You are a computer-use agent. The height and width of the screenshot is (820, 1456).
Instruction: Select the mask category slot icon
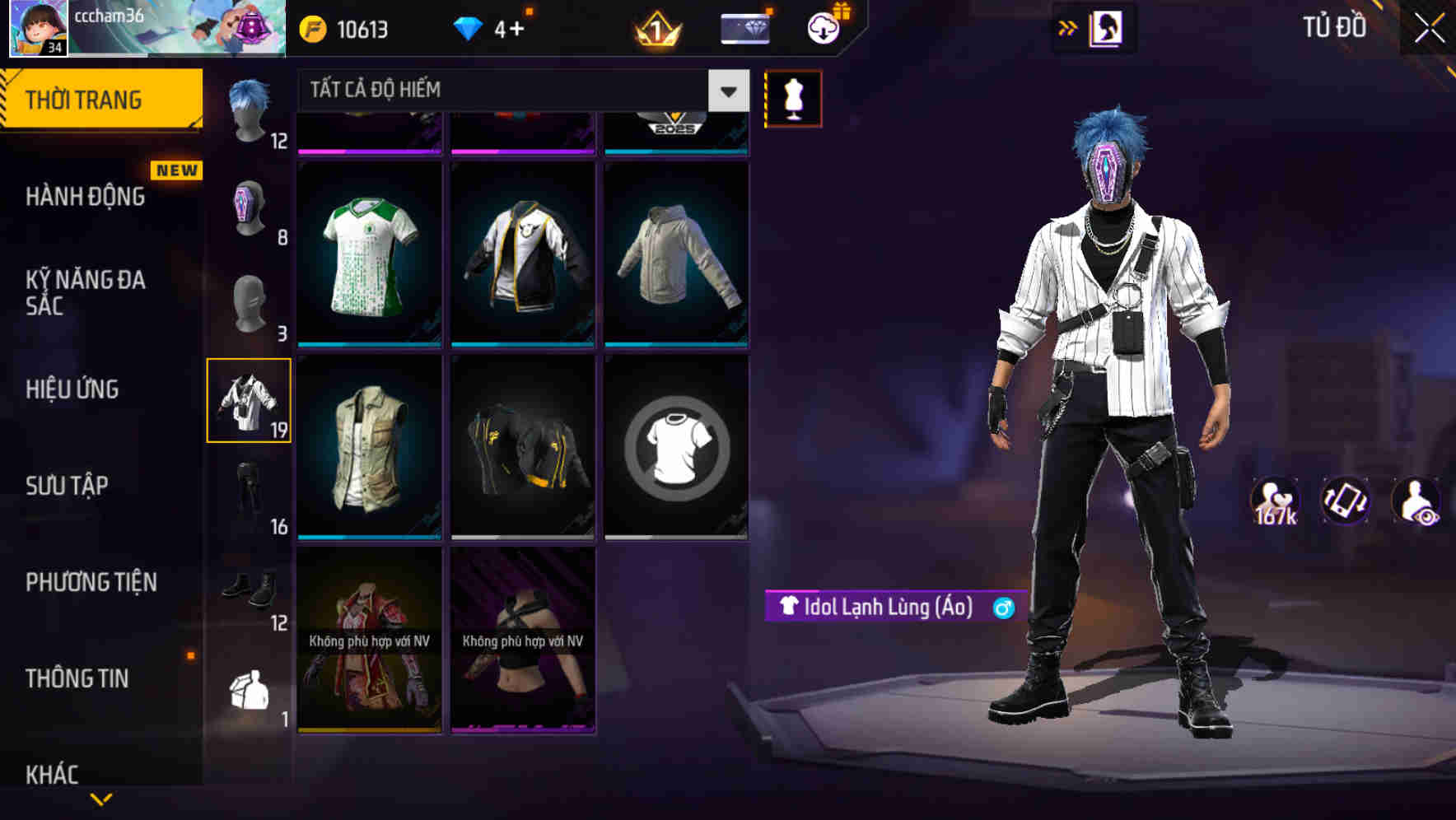[250, 206]
